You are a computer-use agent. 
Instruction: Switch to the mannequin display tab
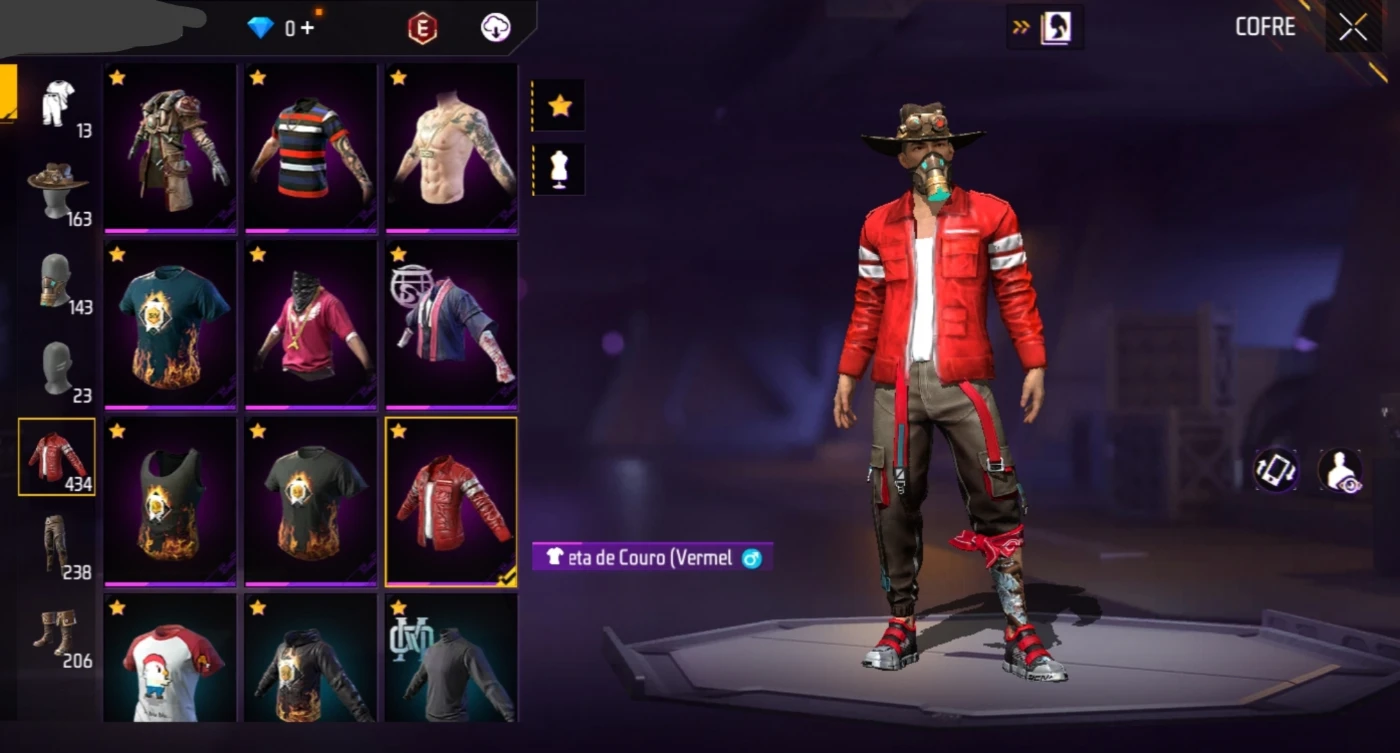pos(557,167)
